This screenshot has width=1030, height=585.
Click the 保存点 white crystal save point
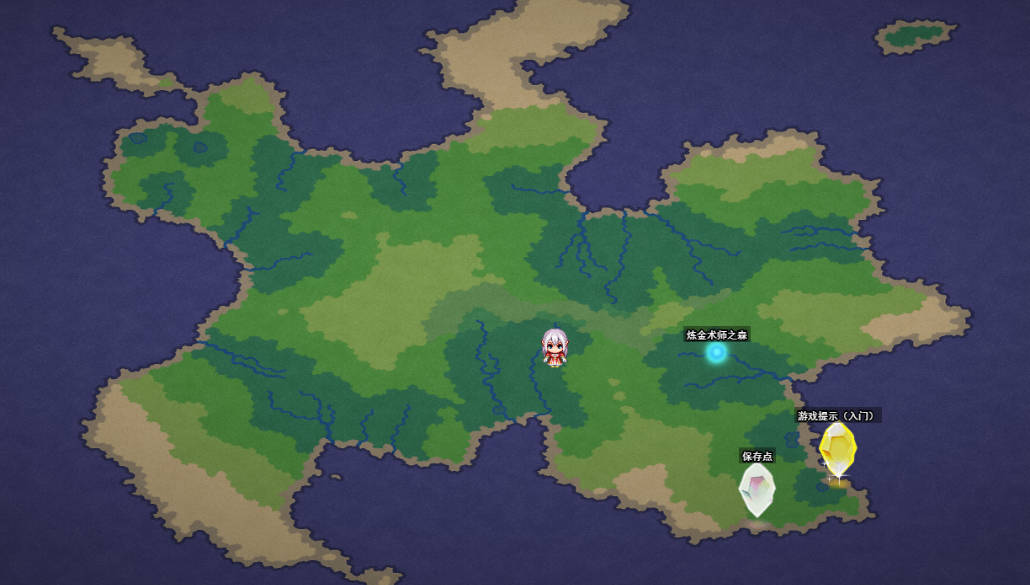tap(756, 490)
